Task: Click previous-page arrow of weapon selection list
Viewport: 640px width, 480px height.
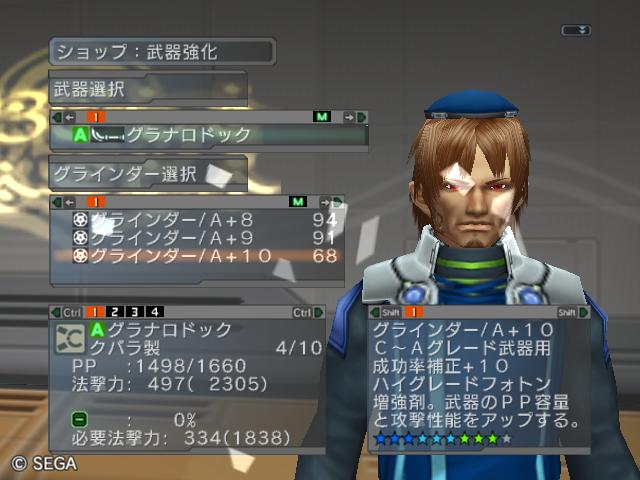Action: point(67,117)
